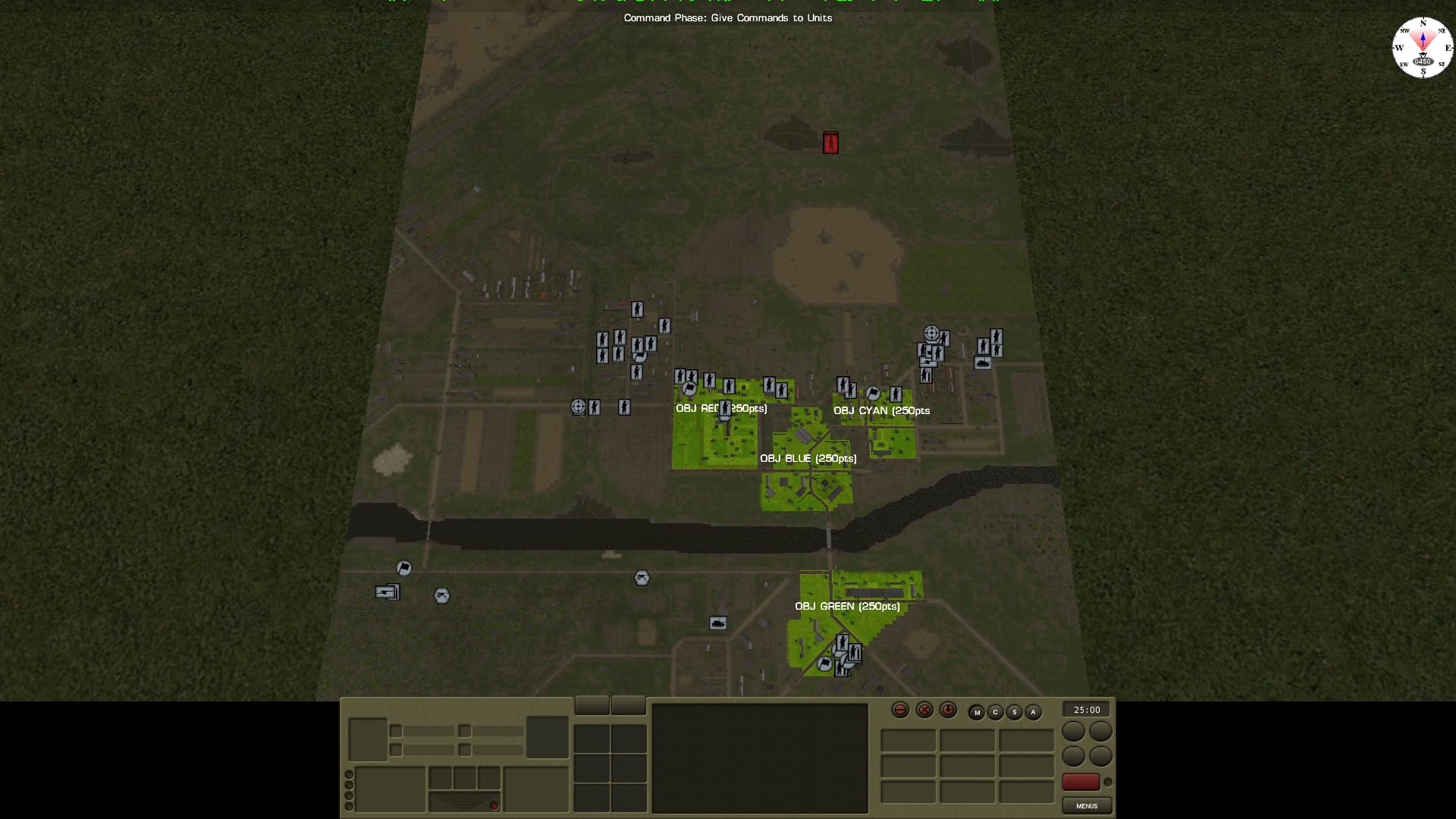Click the red X instant-command button

[924, 710]
